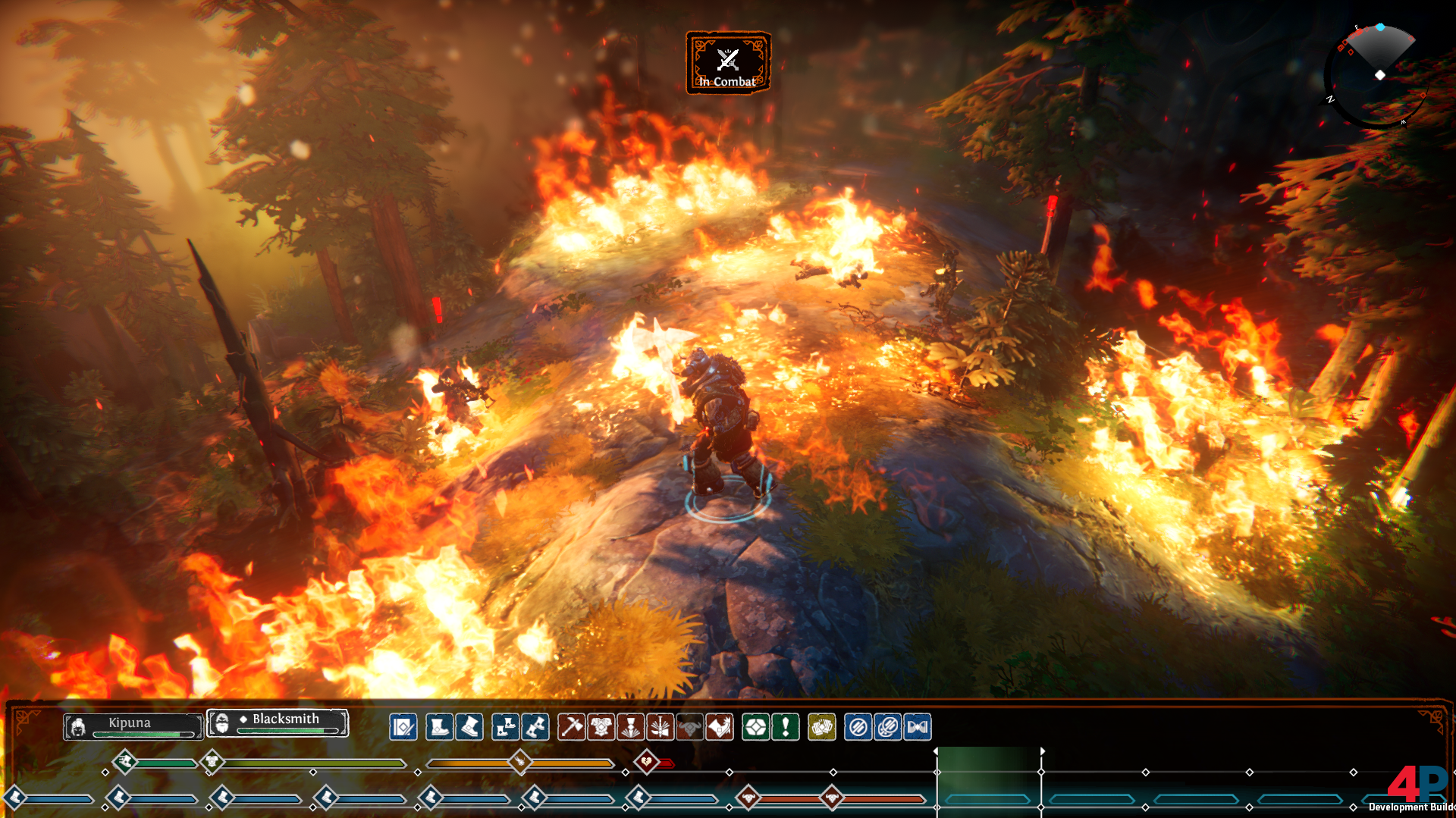
Task: Select the greyed-out bull head ability
Action: pyautogui.click(x=689, y=727)
